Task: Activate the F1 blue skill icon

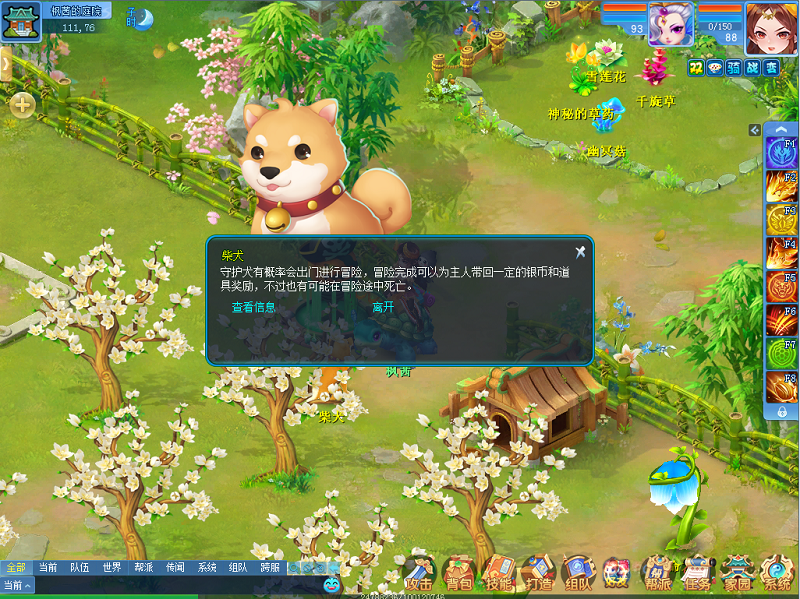Action: point(781,153)
